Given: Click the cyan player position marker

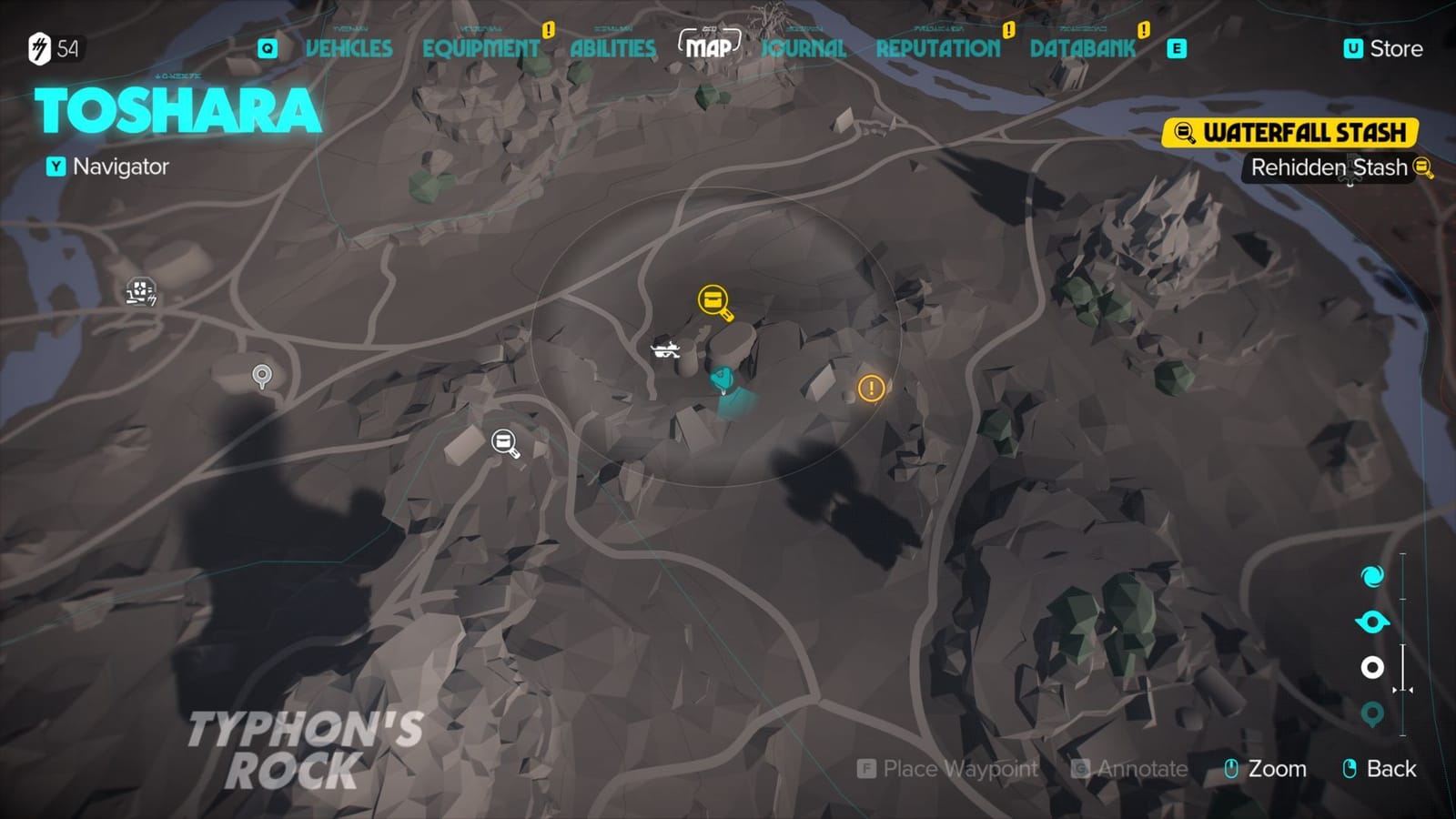Looking at the screenshot, I should point(721,376).
